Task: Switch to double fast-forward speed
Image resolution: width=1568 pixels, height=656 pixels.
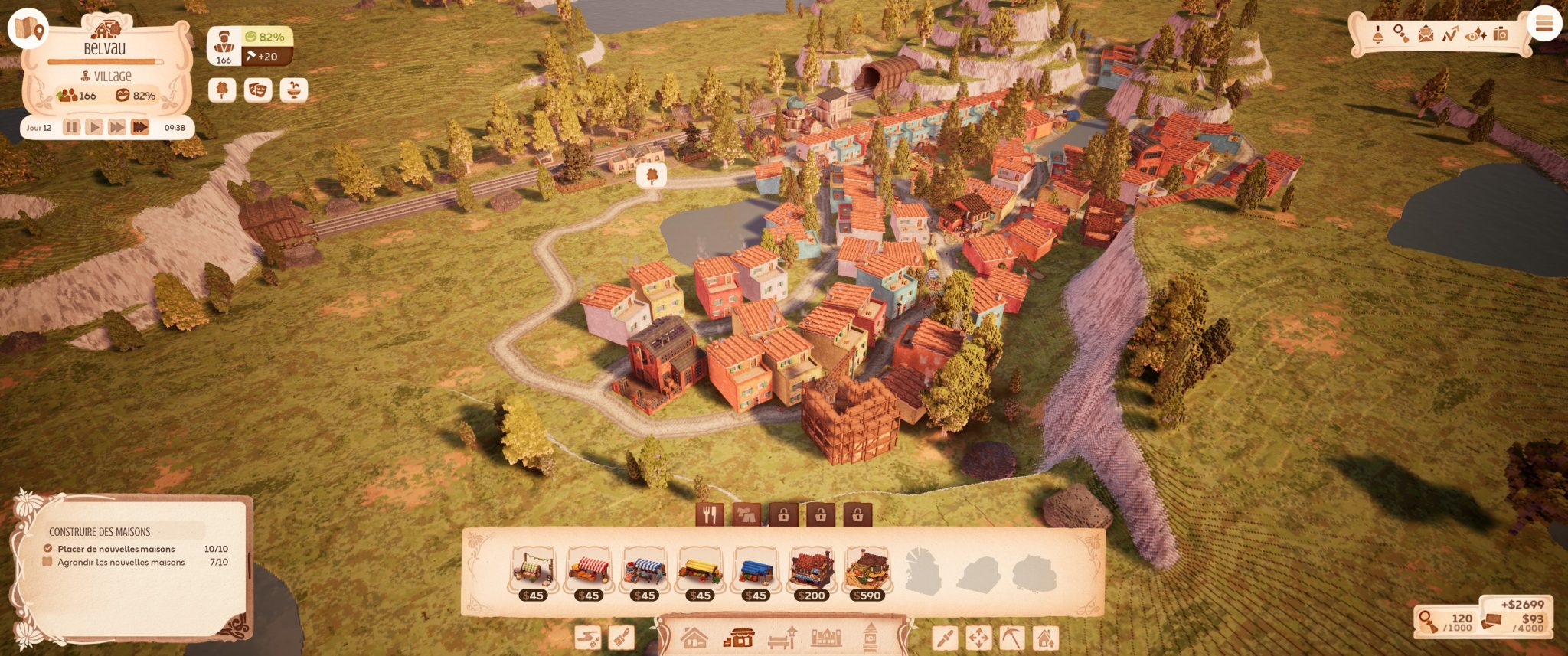Action: 116,127
